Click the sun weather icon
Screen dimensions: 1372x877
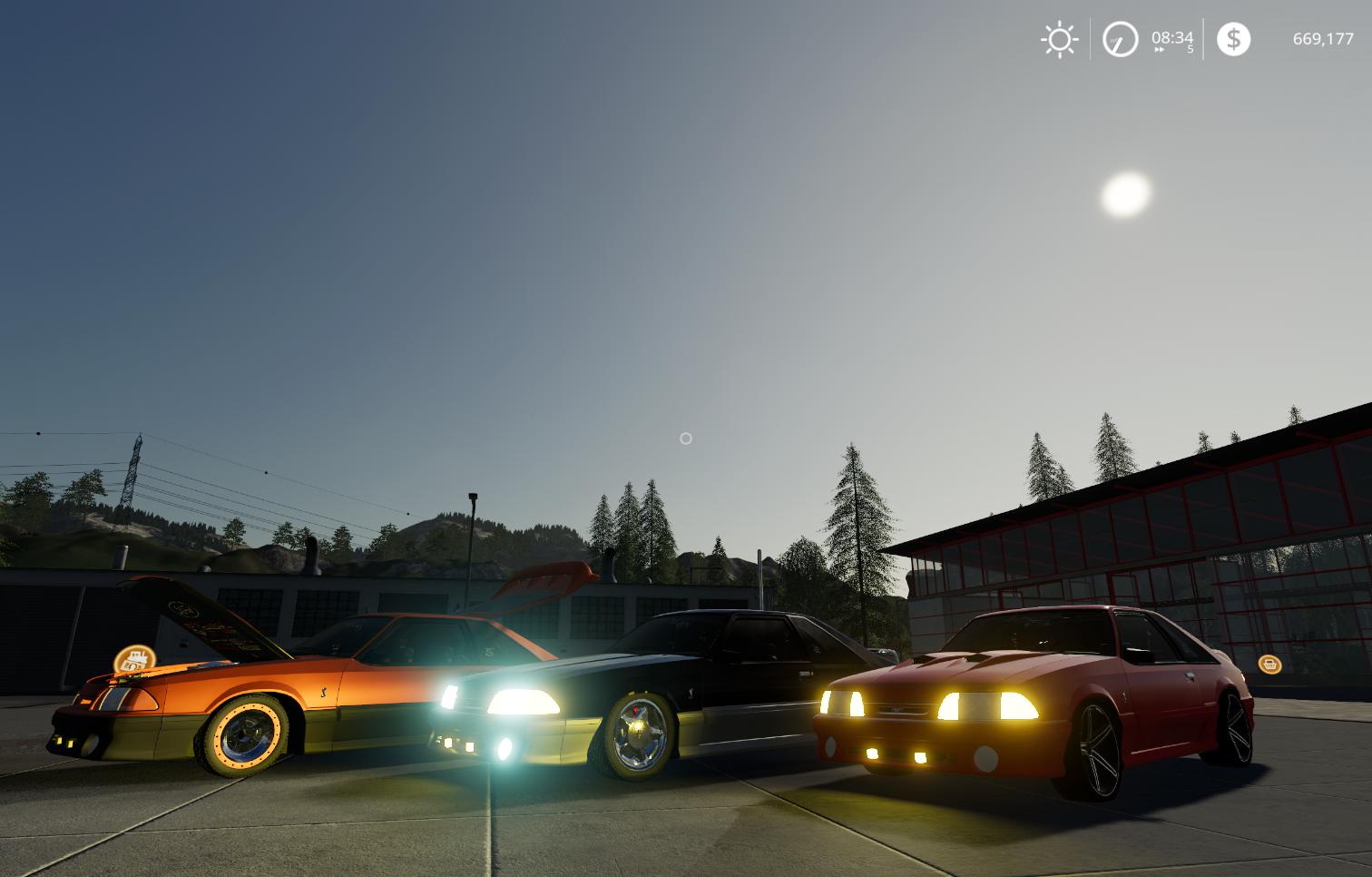click(1059, 40)
